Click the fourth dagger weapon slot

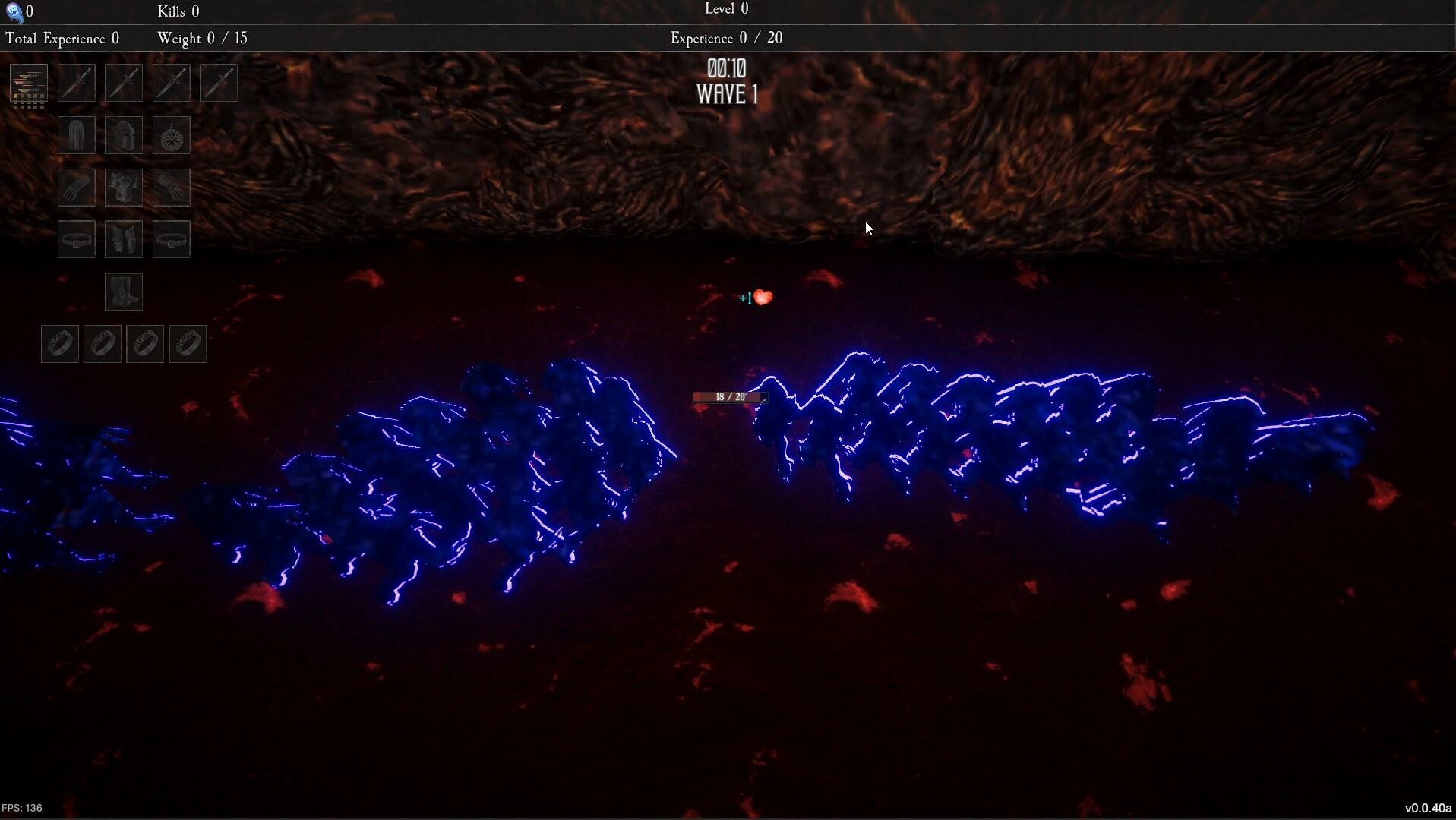[219, 82]
